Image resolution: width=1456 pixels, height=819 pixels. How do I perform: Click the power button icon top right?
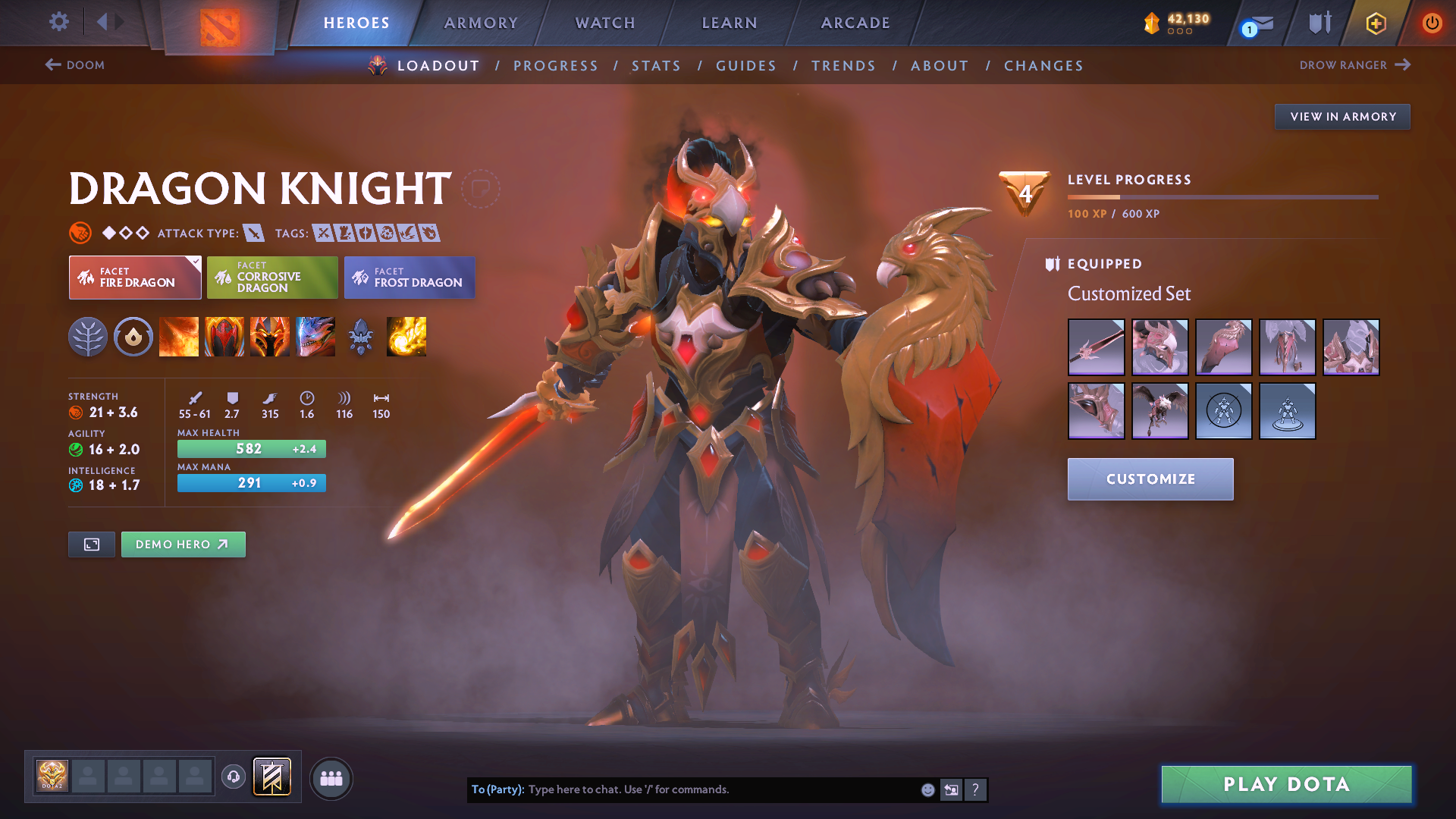click(1432, 23)
